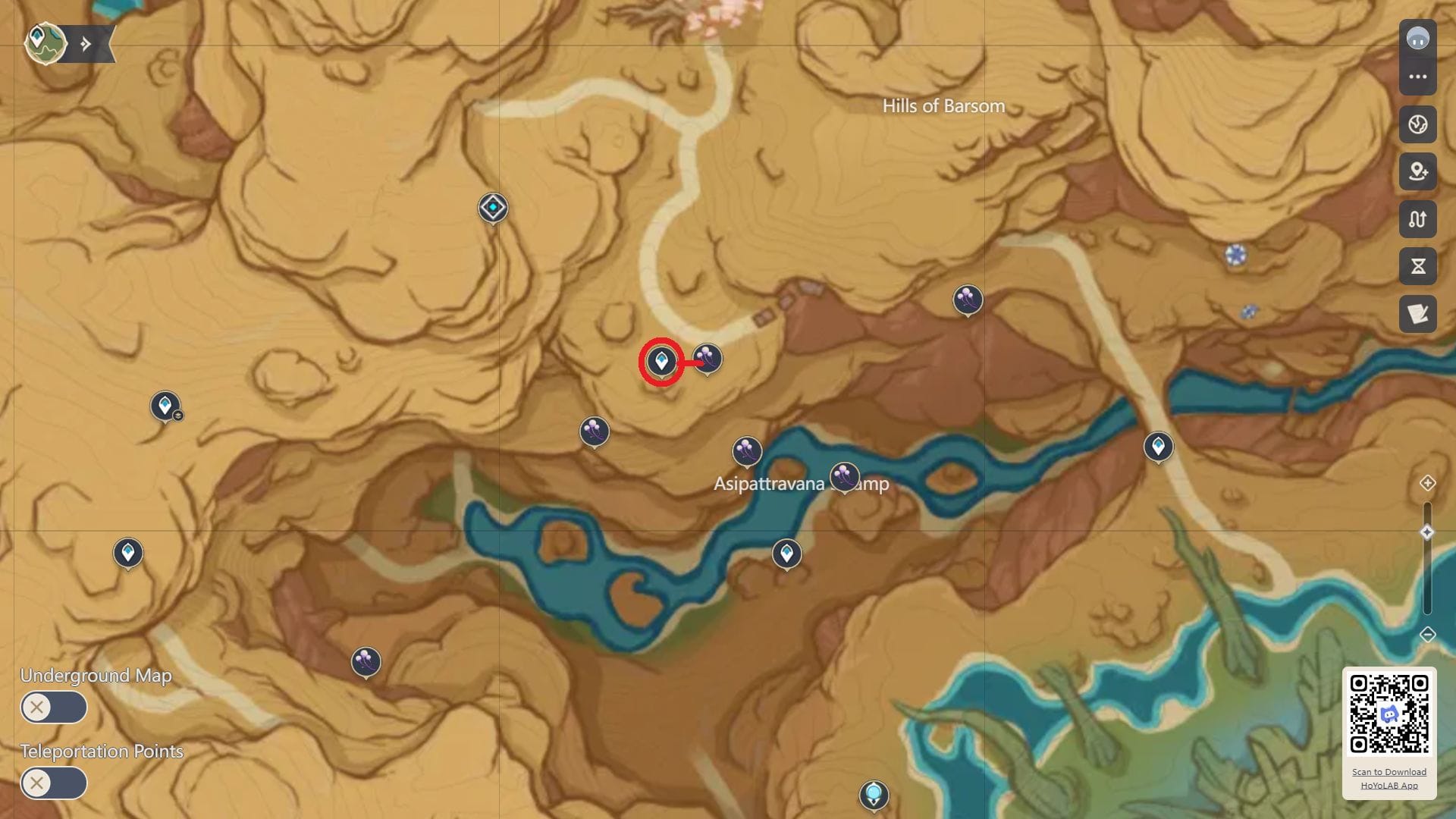This screenshot has width=1456, height=819.
Task: Click the three-dot more options icon
Action: [x=1418, y=78]
